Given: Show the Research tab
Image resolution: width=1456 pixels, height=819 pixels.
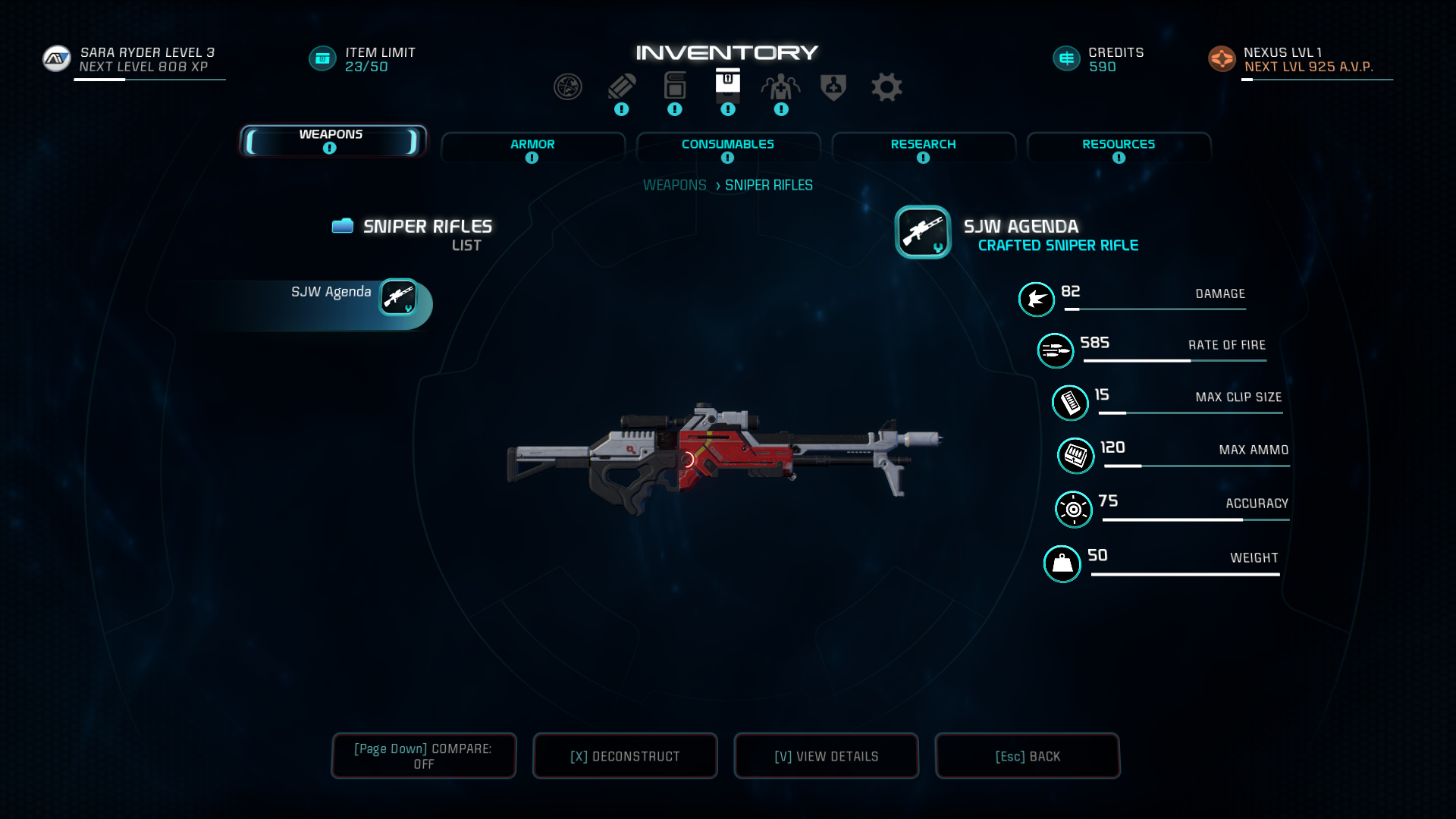Looking at the screenshot, I should click(923, 147).
